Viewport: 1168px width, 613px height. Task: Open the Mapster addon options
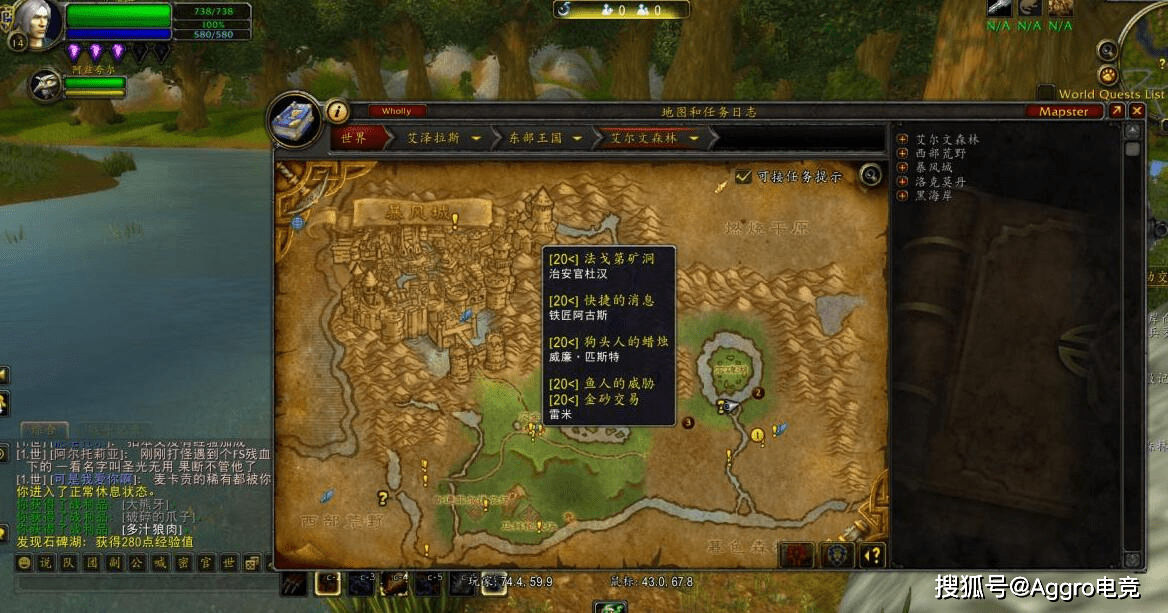1063,111
